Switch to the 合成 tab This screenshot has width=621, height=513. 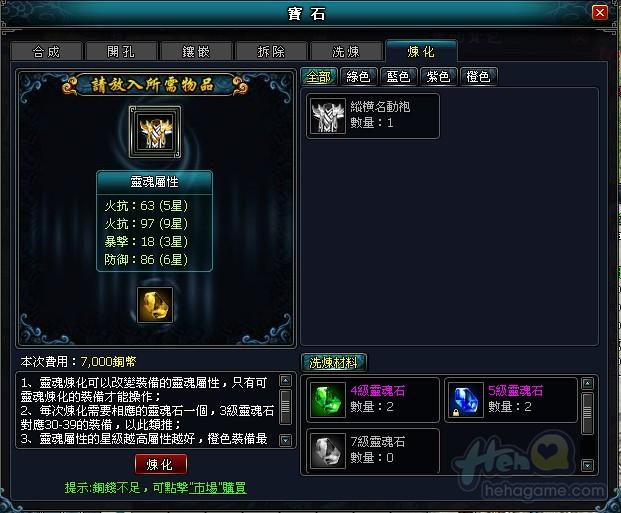(x=46, y=51)
